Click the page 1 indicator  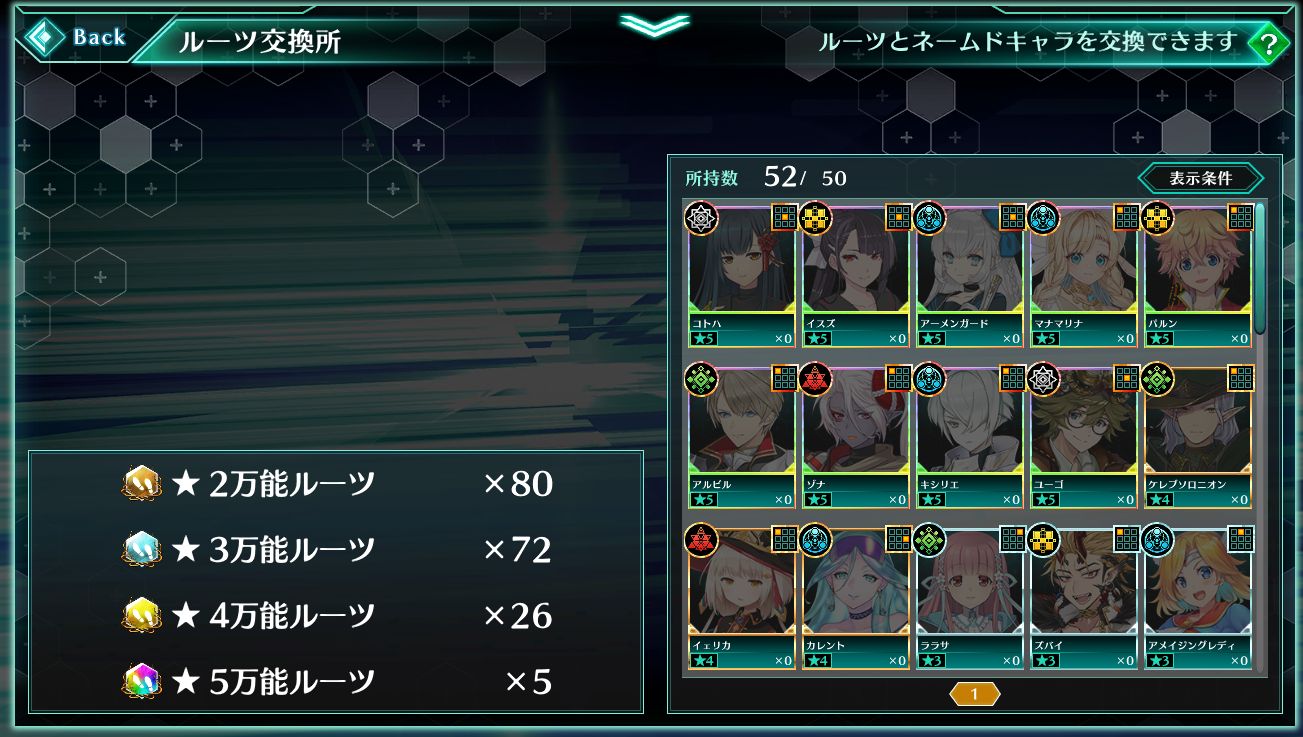(974, 694)
